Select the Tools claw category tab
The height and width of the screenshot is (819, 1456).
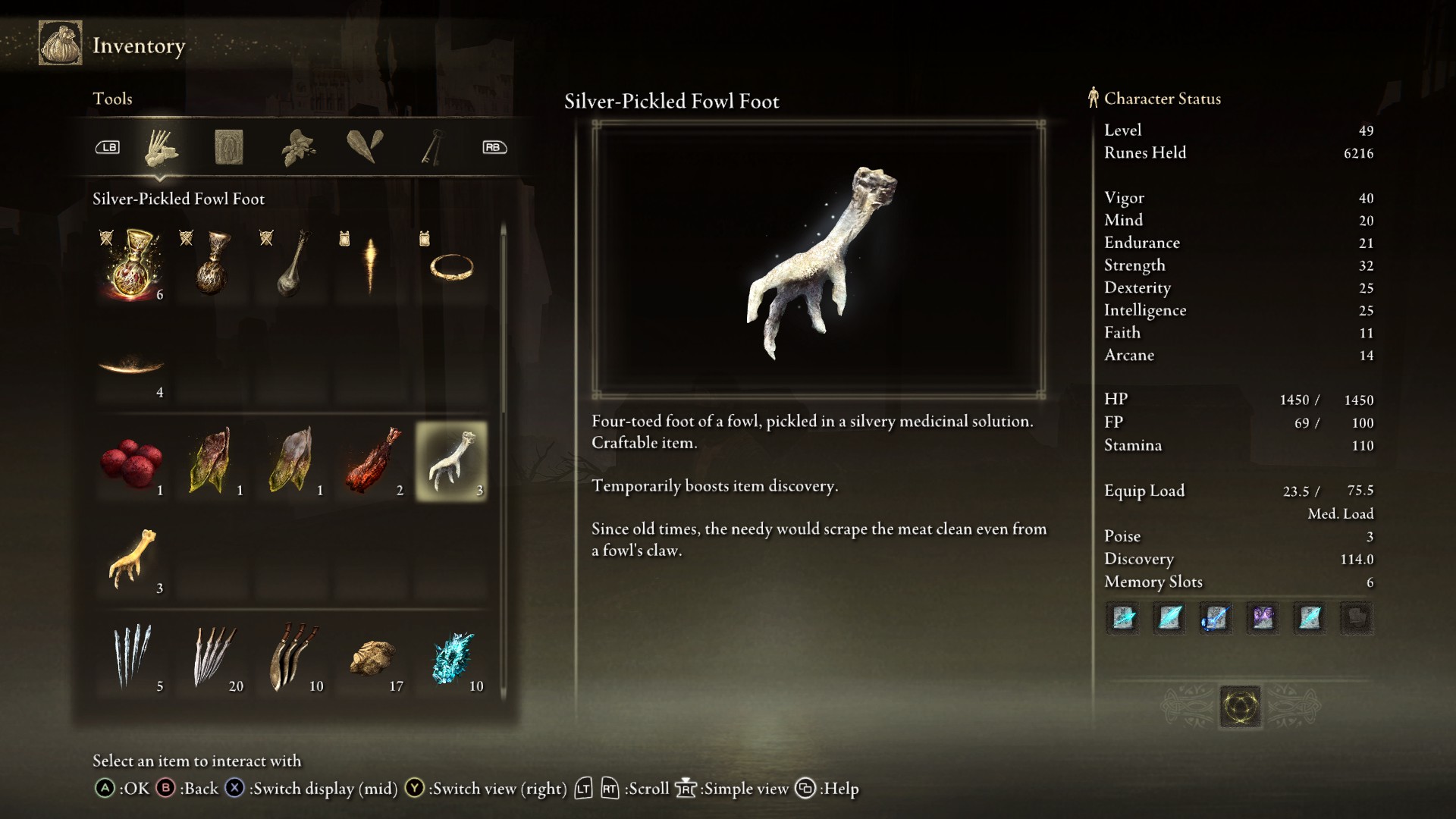pyautogui.click(x=161, y=147)
